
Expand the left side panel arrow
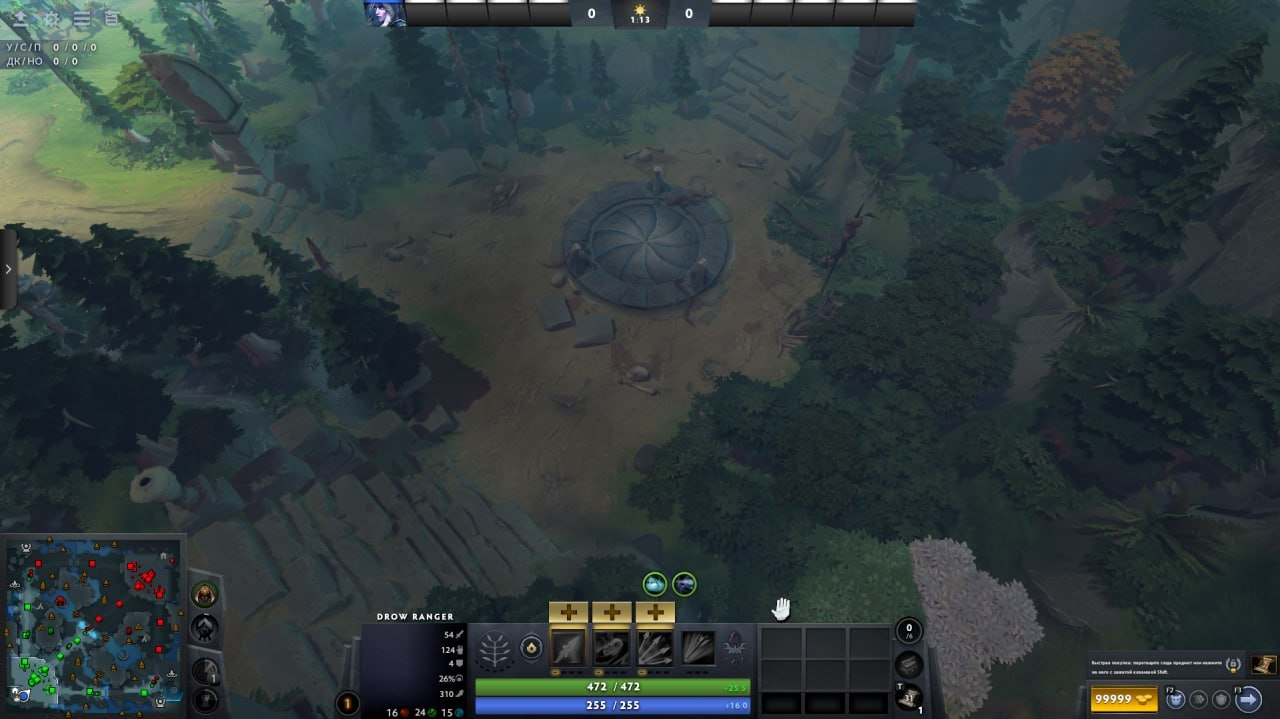(x=8, y=269)
